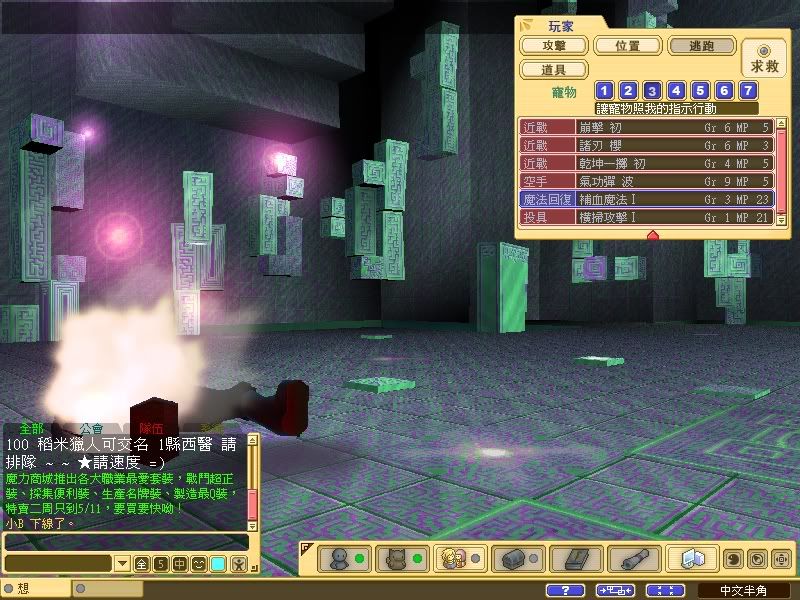Choose the 逃跑 escape command

(x=702, y=46)
